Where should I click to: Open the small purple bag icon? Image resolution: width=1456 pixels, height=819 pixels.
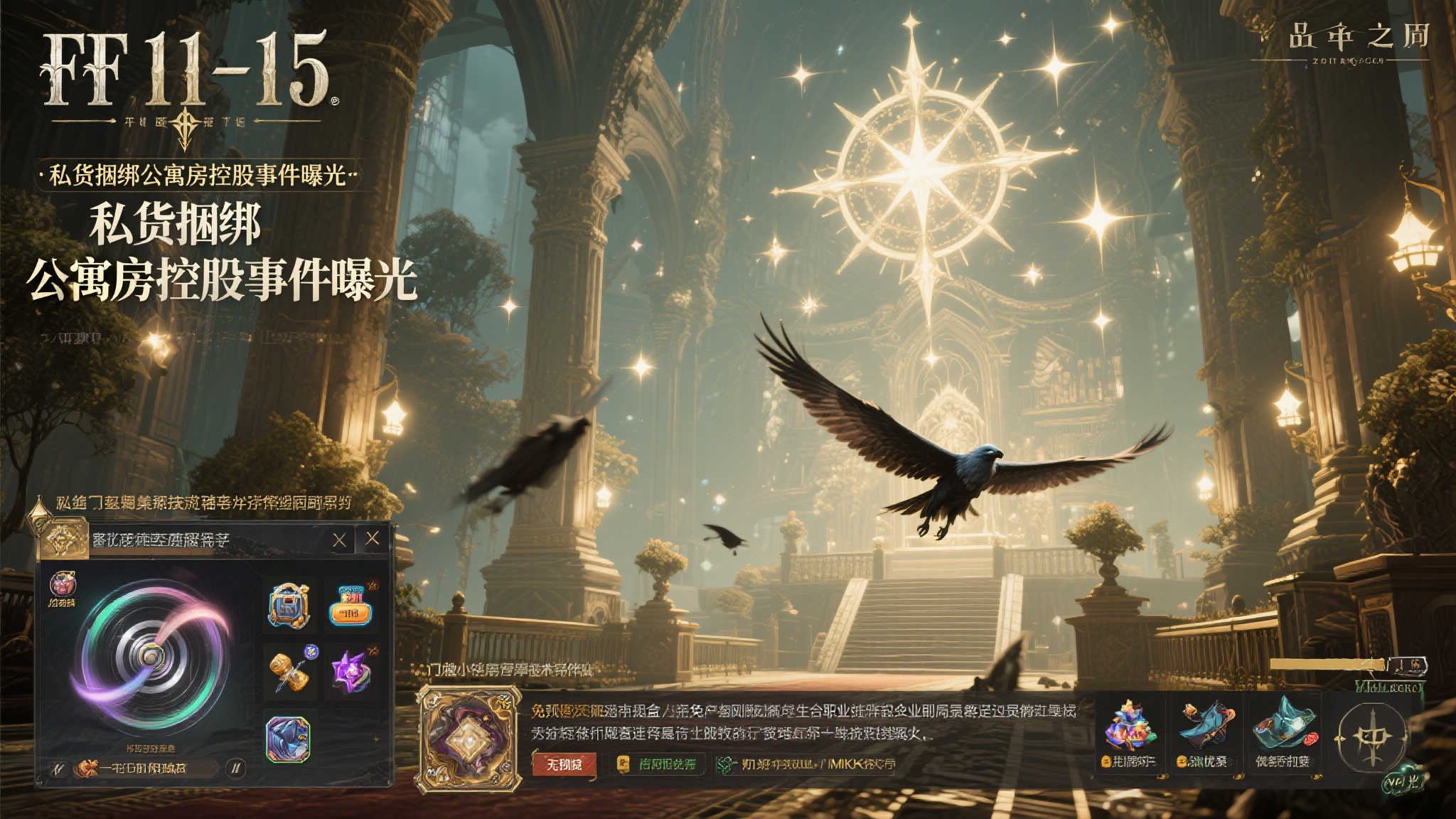coord(63,585)
